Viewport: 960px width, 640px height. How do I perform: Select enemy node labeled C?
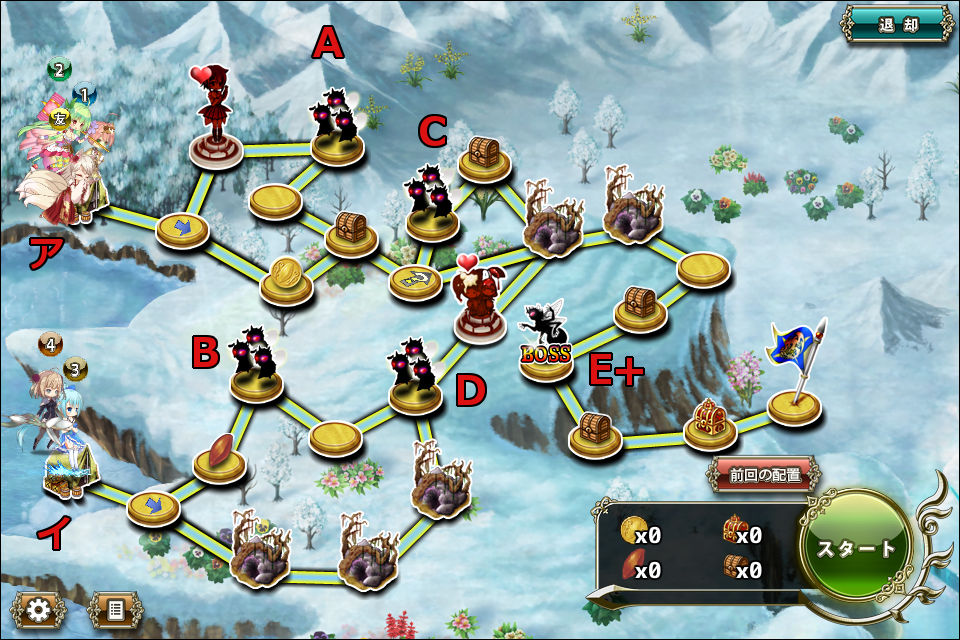[x=432, y=203]
